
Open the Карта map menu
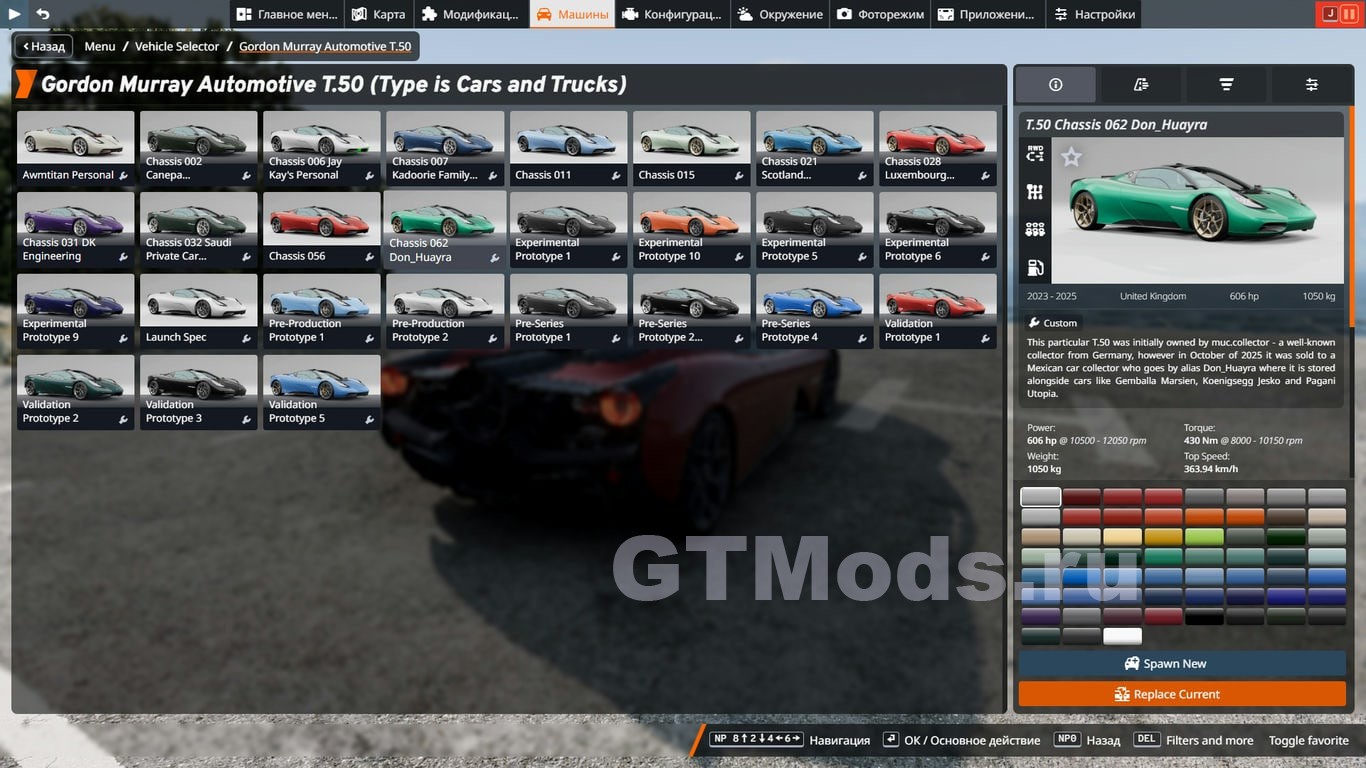[x=378, y=14]
